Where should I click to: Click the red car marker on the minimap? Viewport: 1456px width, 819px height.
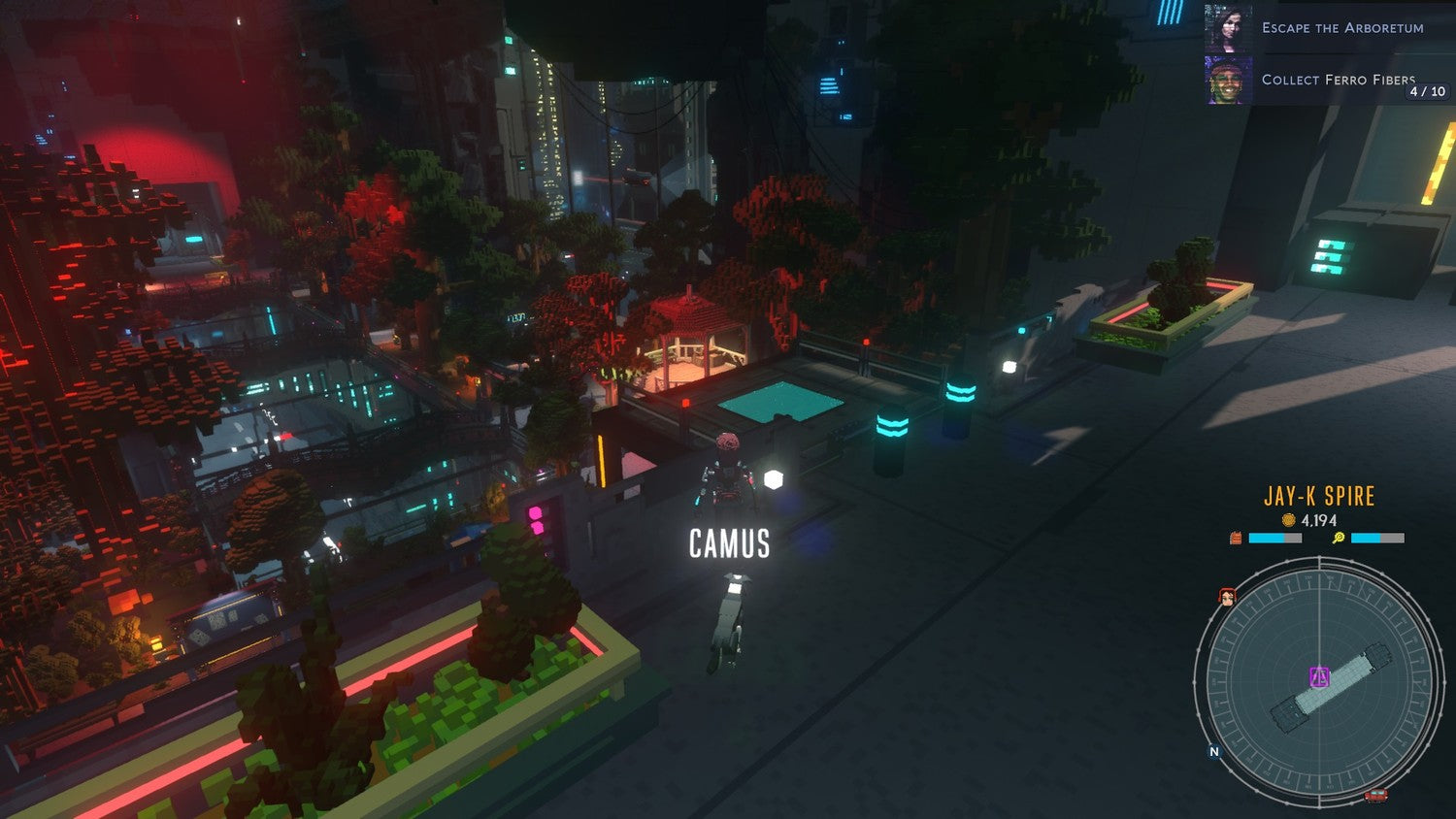click(1374, 797)
